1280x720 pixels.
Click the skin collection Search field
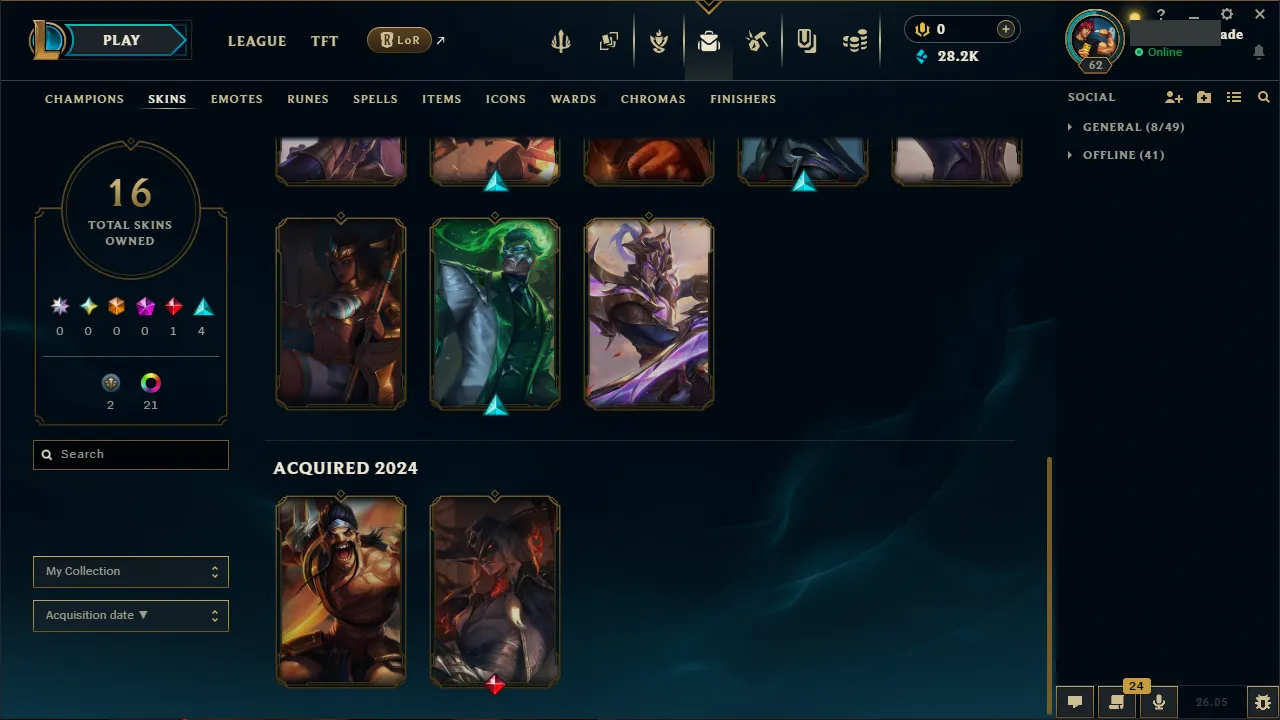coord(130,454)
